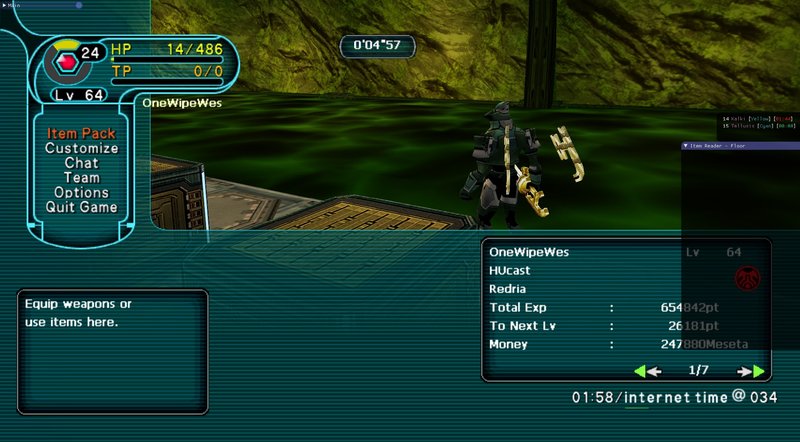Screen dimensions: 800x442
Task: Open the Item Pack menu
Action: 81,134
